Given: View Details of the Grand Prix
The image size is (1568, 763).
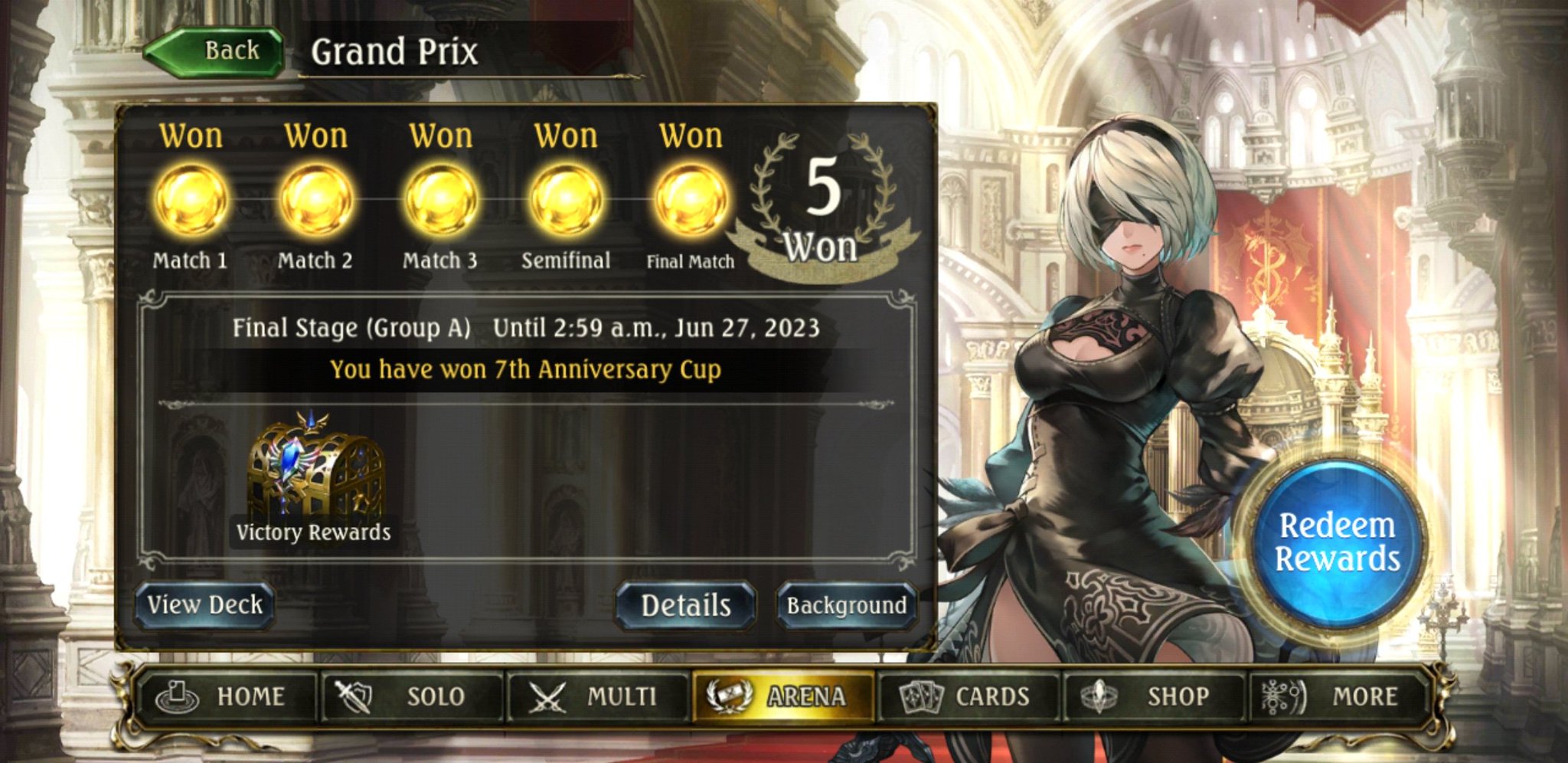Looking at the screenshot, I should pos(684,604).
